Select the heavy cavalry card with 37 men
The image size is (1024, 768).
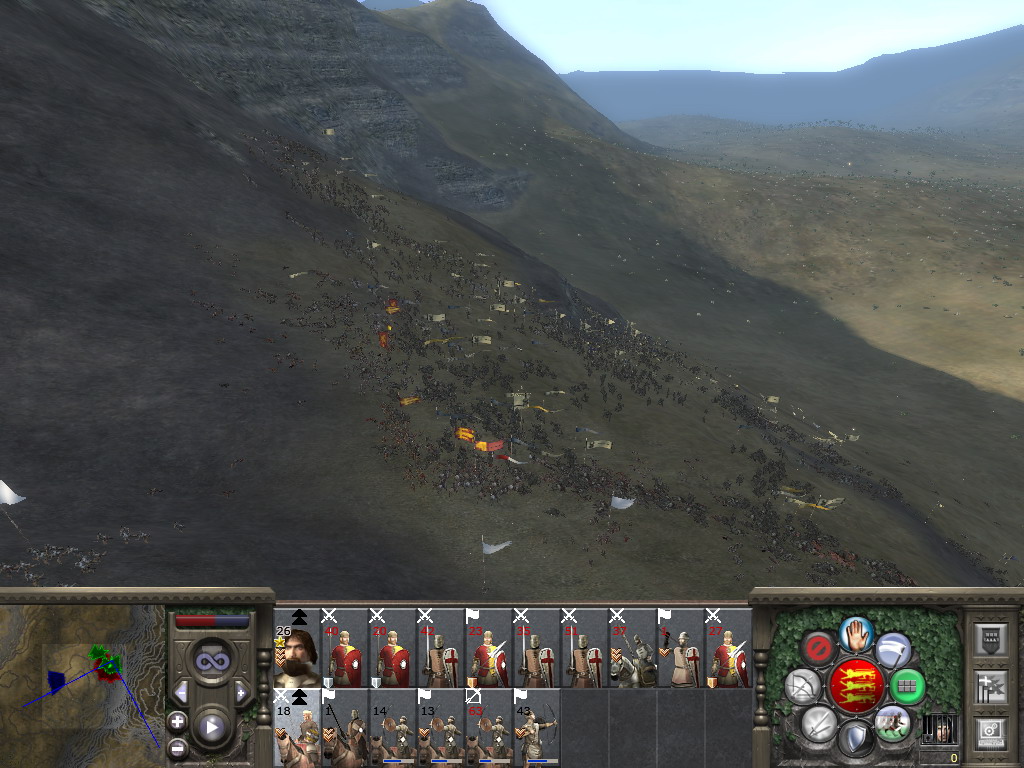(633, 648)
